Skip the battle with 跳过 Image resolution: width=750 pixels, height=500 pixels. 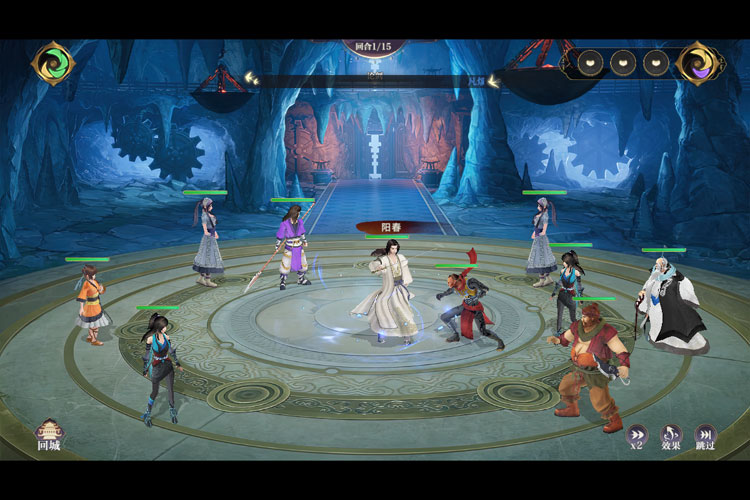pos(705,435)
